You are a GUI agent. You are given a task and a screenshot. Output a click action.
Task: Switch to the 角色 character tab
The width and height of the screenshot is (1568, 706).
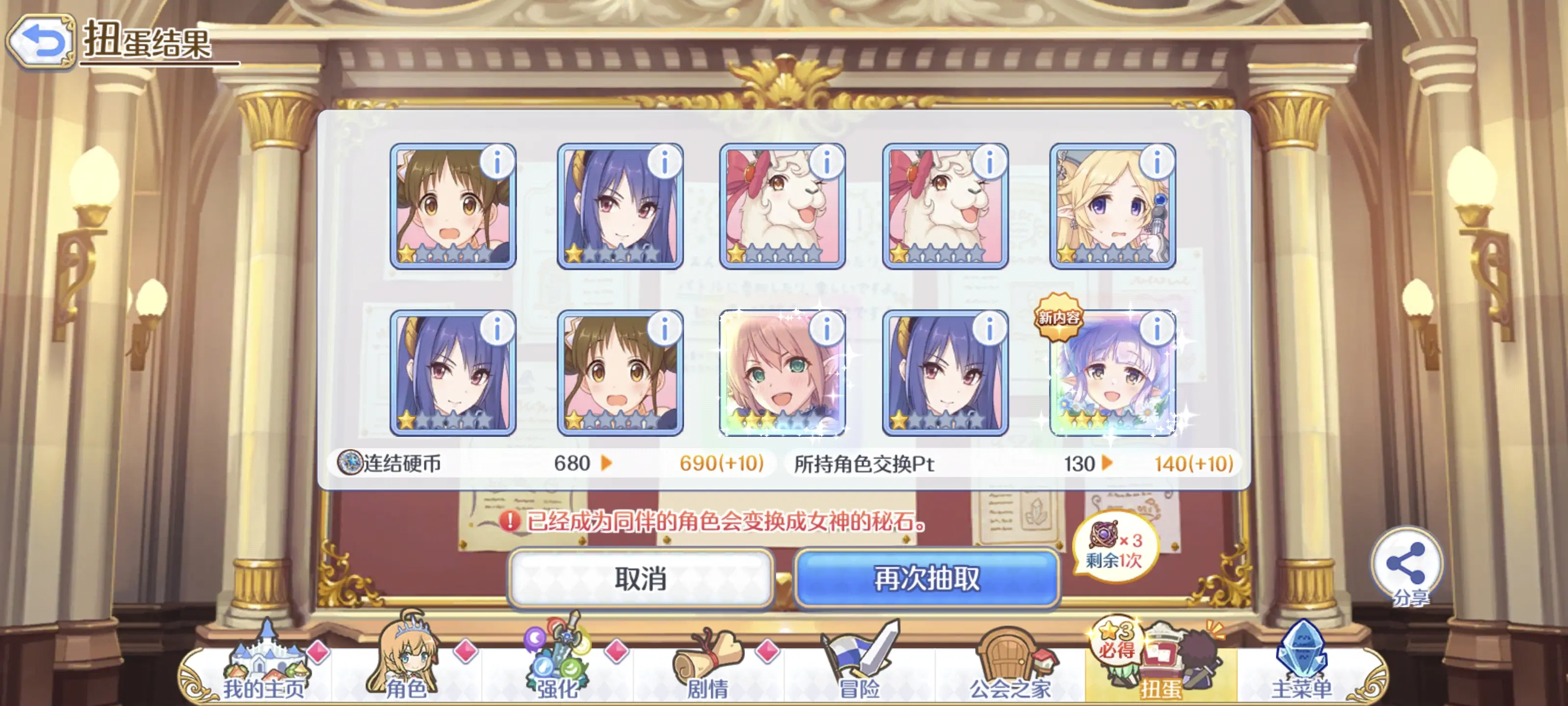[x=406, y=668]
